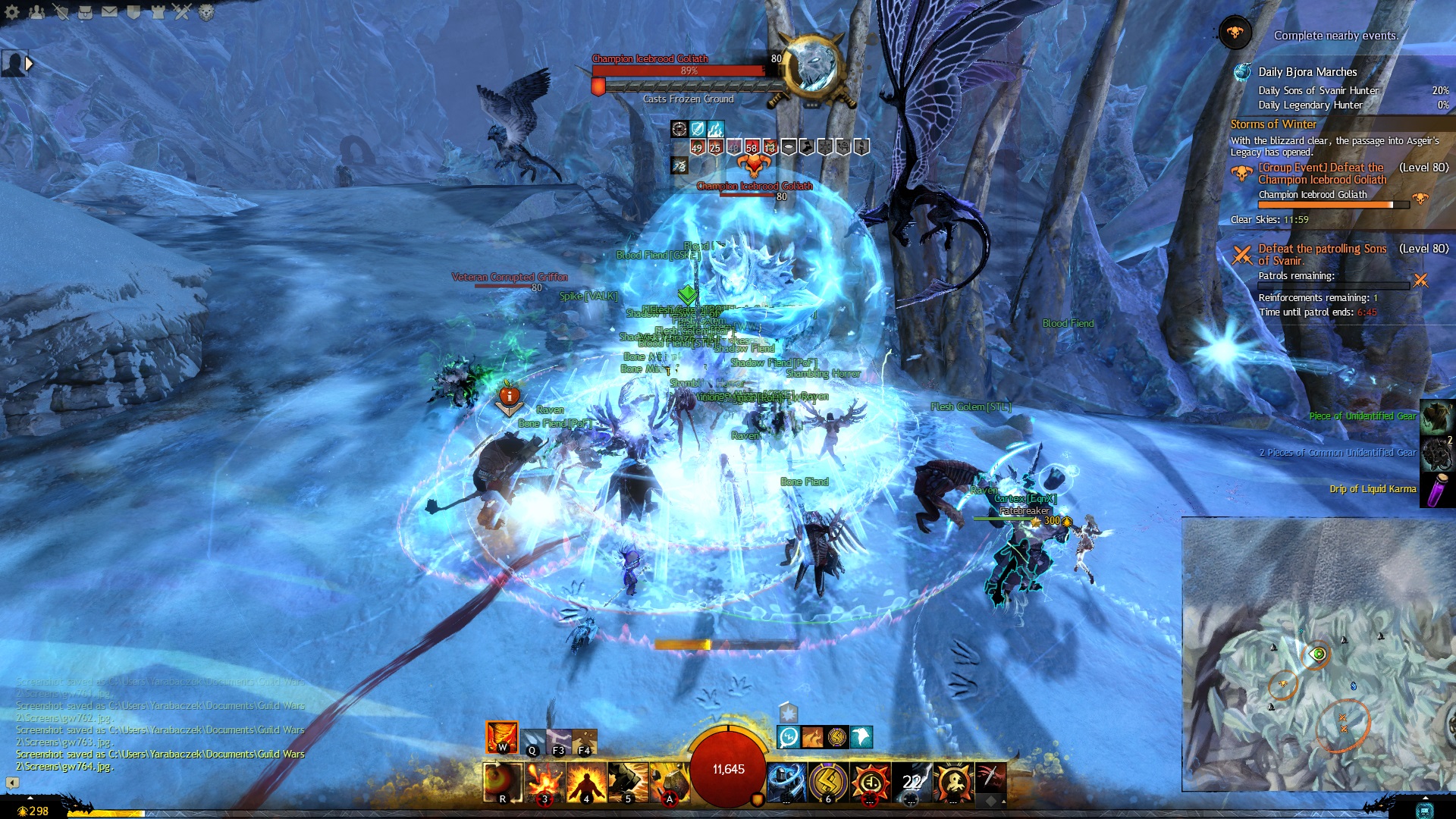1456x819 pixels.
Task: Select the Champion Icebrood Goliath group event tracker
Action: (x=1322, y=174)
